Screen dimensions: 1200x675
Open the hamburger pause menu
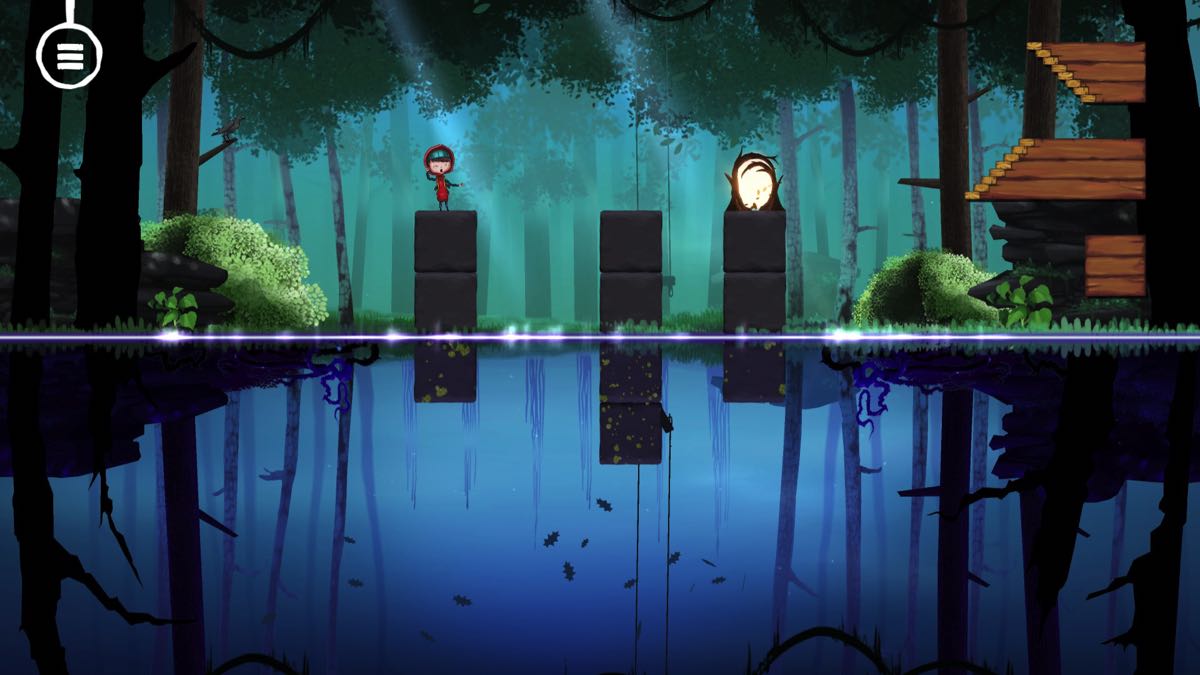69,56
